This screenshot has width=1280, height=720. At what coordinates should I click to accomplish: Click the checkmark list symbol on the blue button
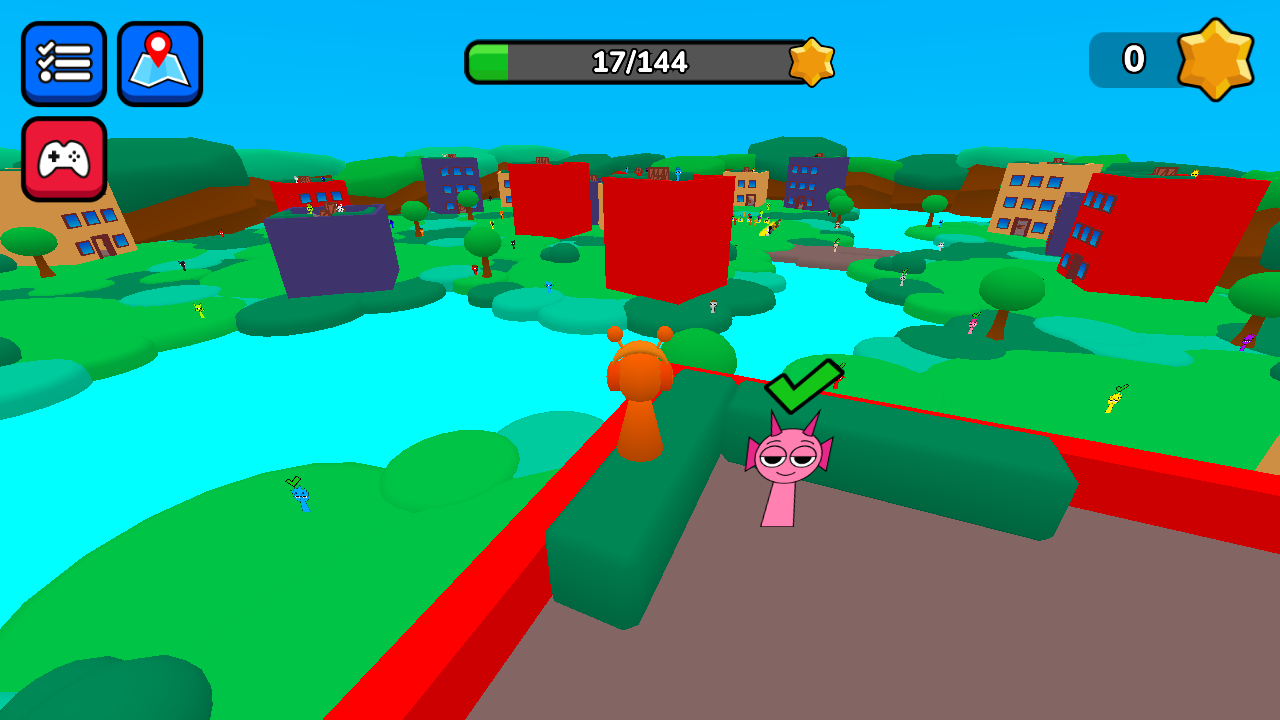coord(64,61)
